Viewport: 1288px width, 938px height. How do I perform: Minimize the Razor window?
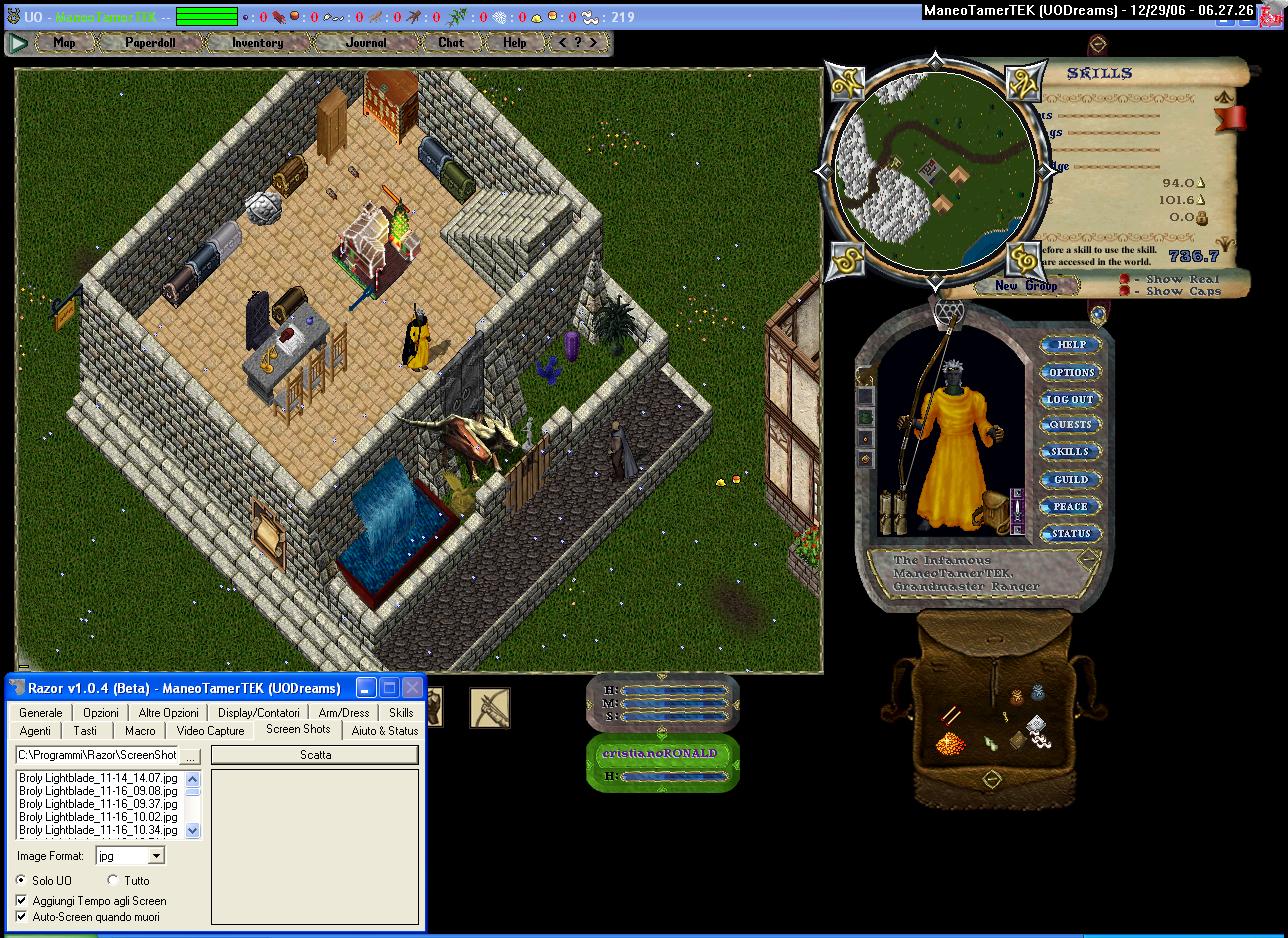click(x=367, y=688)
